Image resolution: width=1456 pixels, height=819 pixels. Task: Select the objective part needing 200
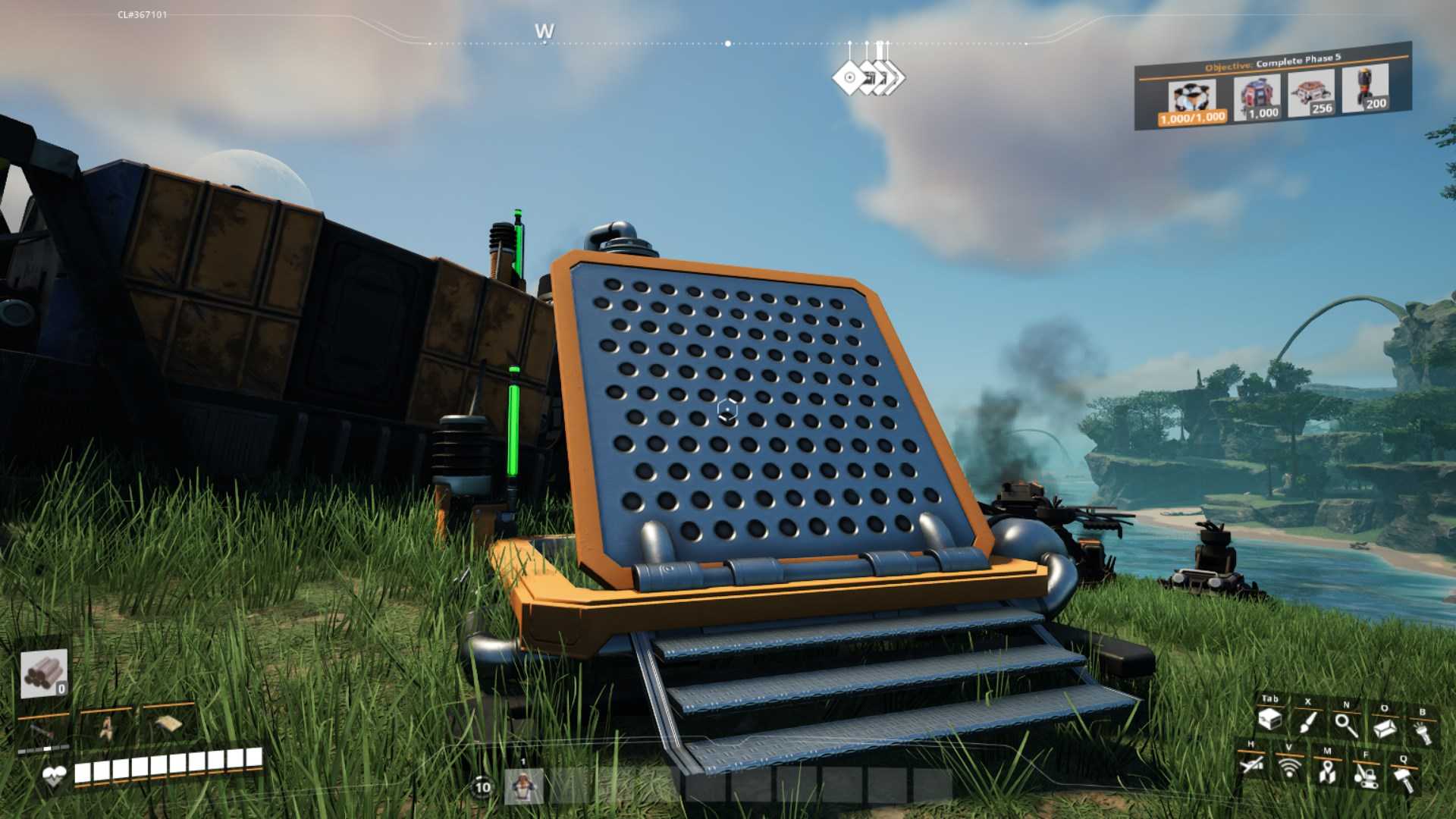pos(1365,89)
